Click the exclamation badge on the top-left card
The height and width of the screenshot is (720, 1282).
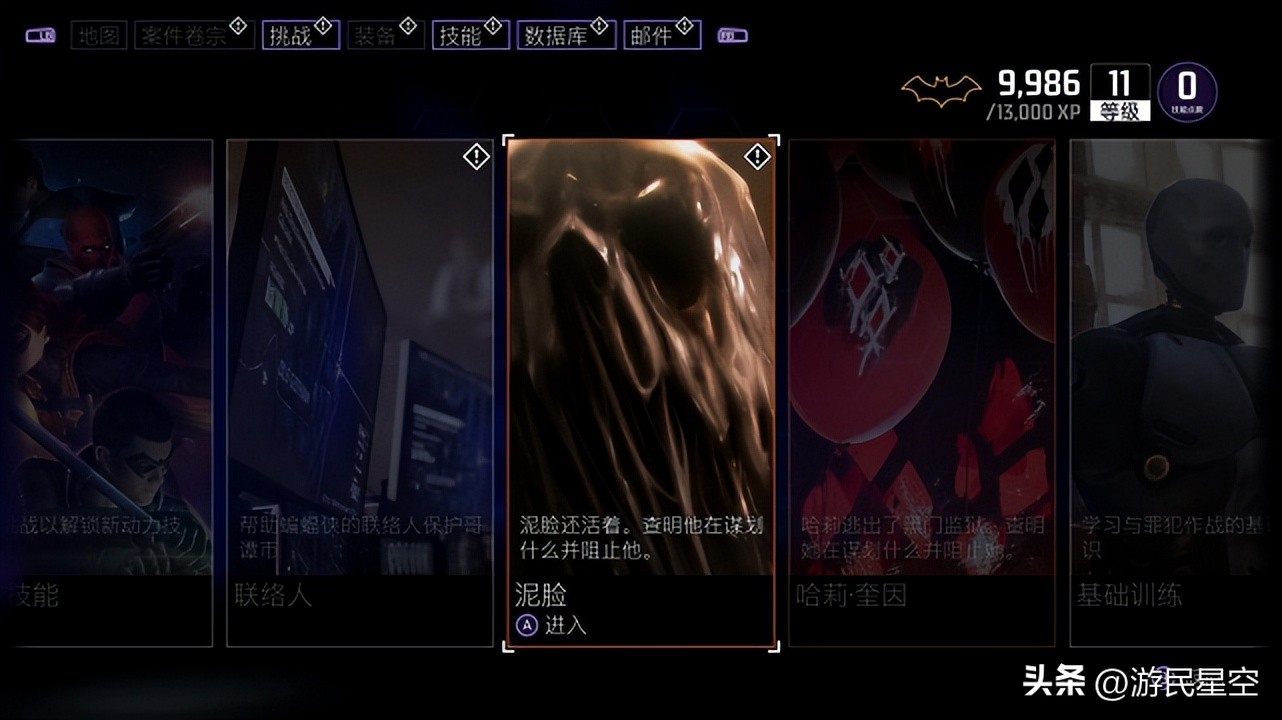click(475, 156)
